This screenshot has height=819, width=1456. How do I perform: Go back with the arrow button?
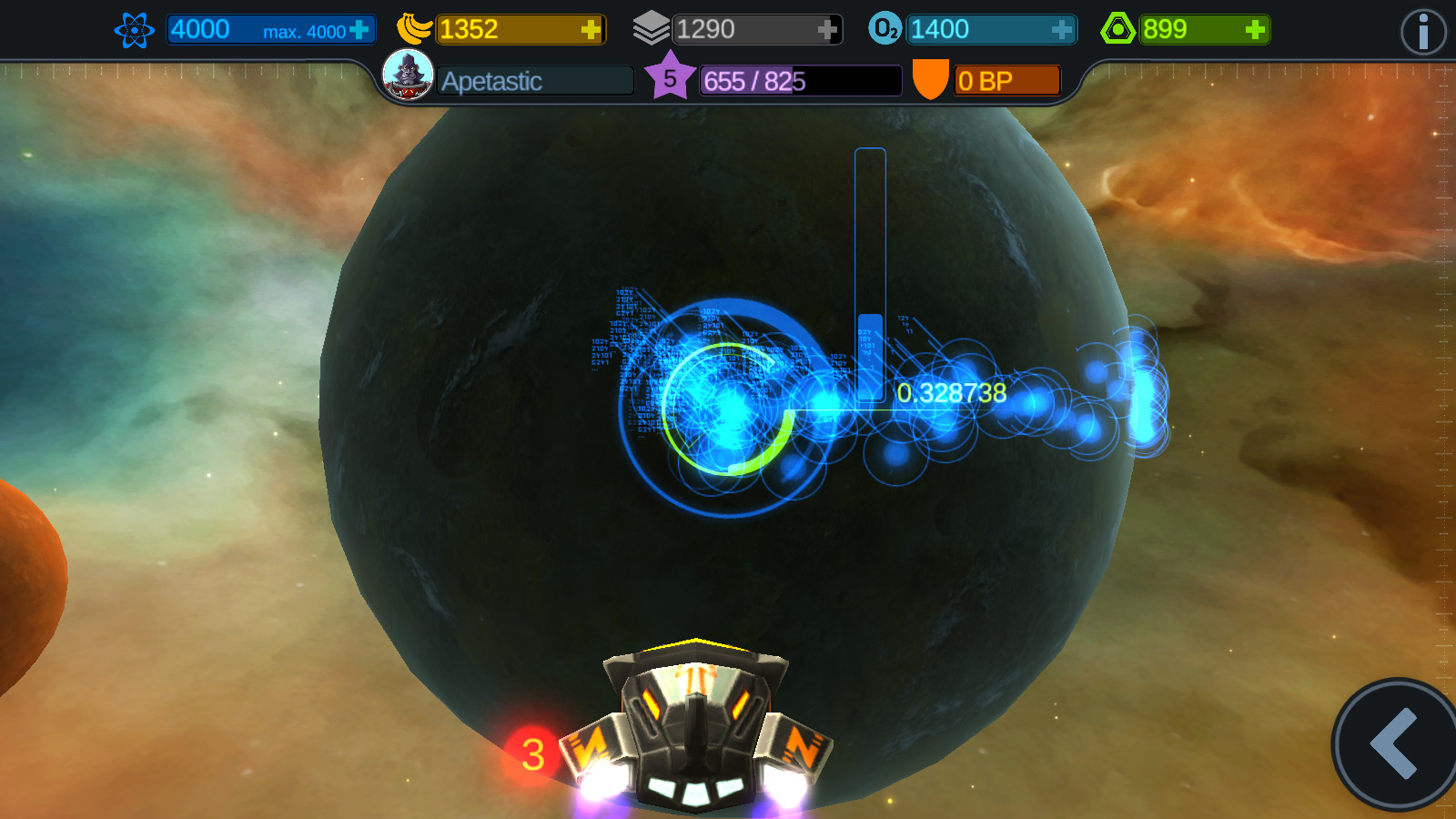(1394, 743)
